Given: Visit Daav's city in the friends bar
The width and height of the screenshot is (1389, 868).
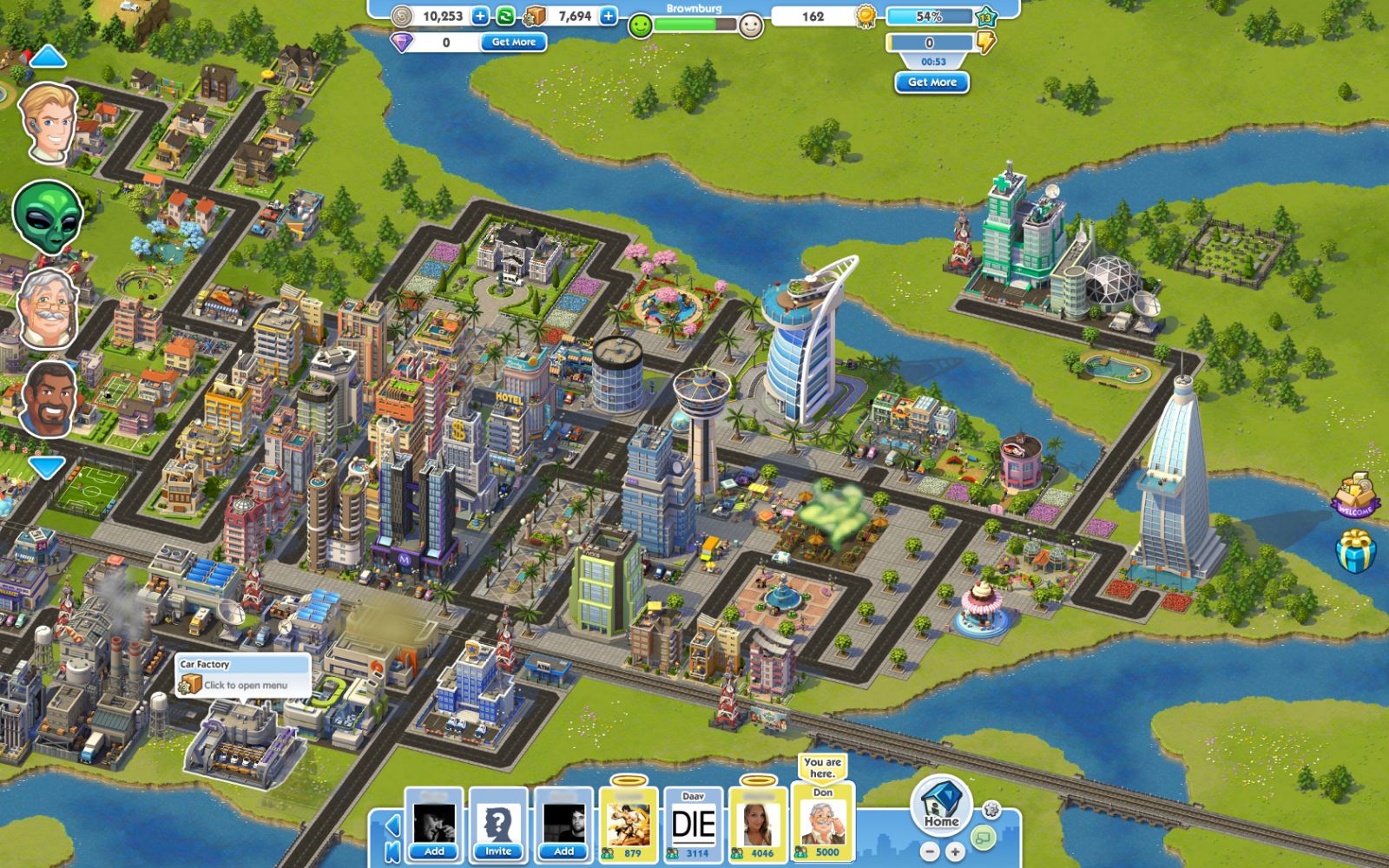Looking at the screenshot, I should point(694,825).
